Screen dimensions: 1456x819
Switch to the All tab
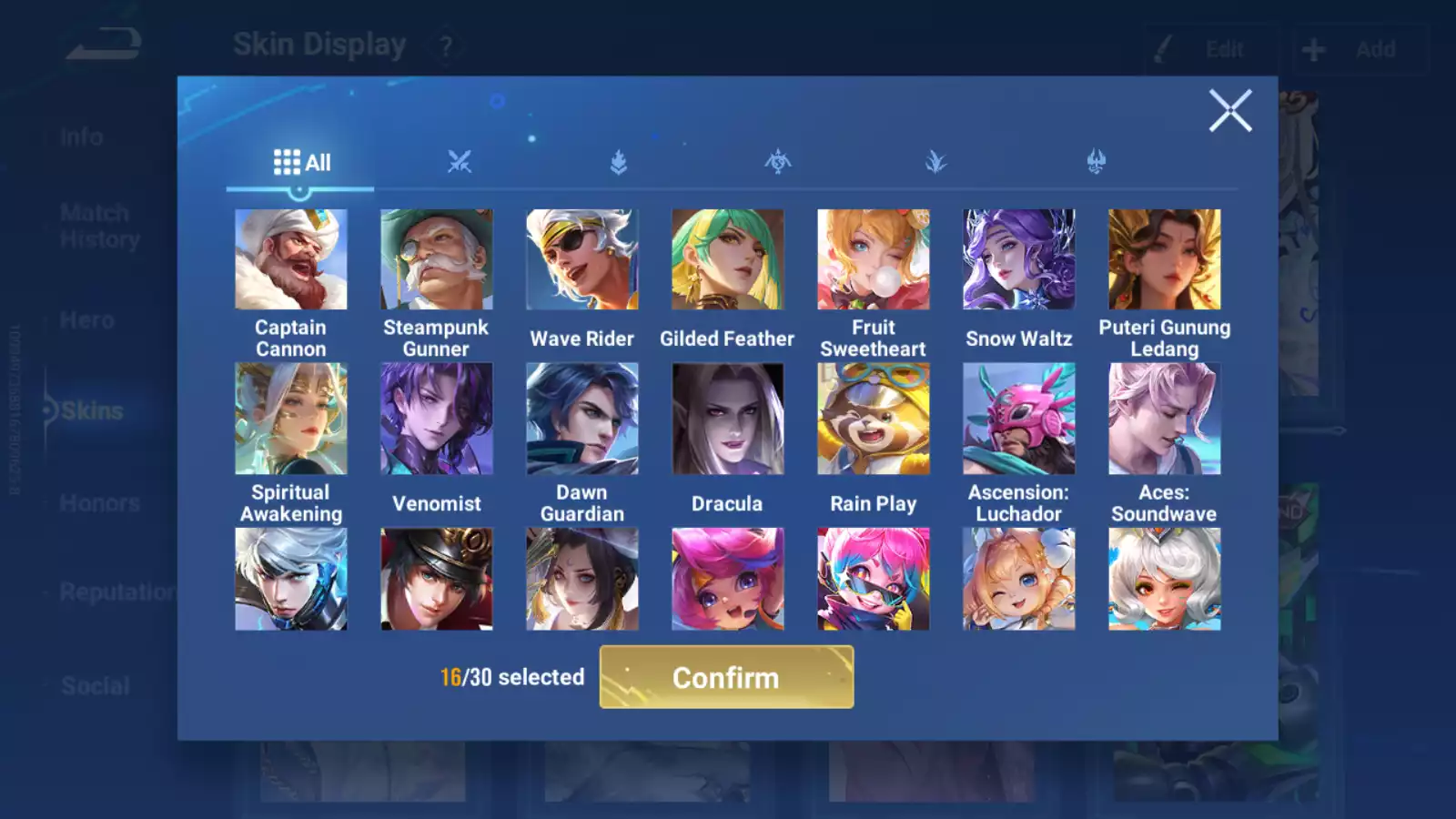pyautogui.click(x=300, y=162)
